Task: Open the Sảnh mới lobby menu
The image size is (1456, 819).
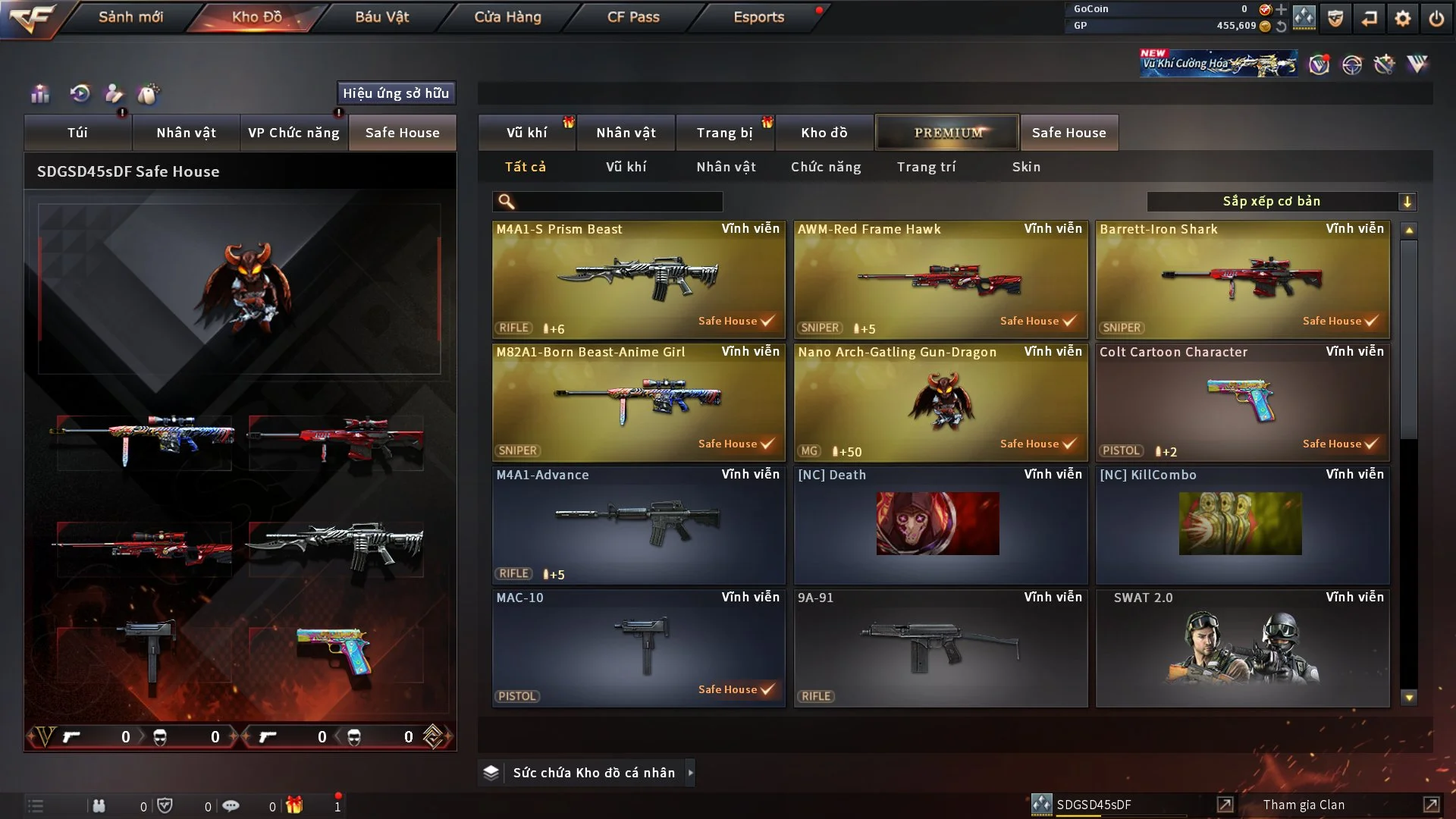Action: click(x=130, y=17)
